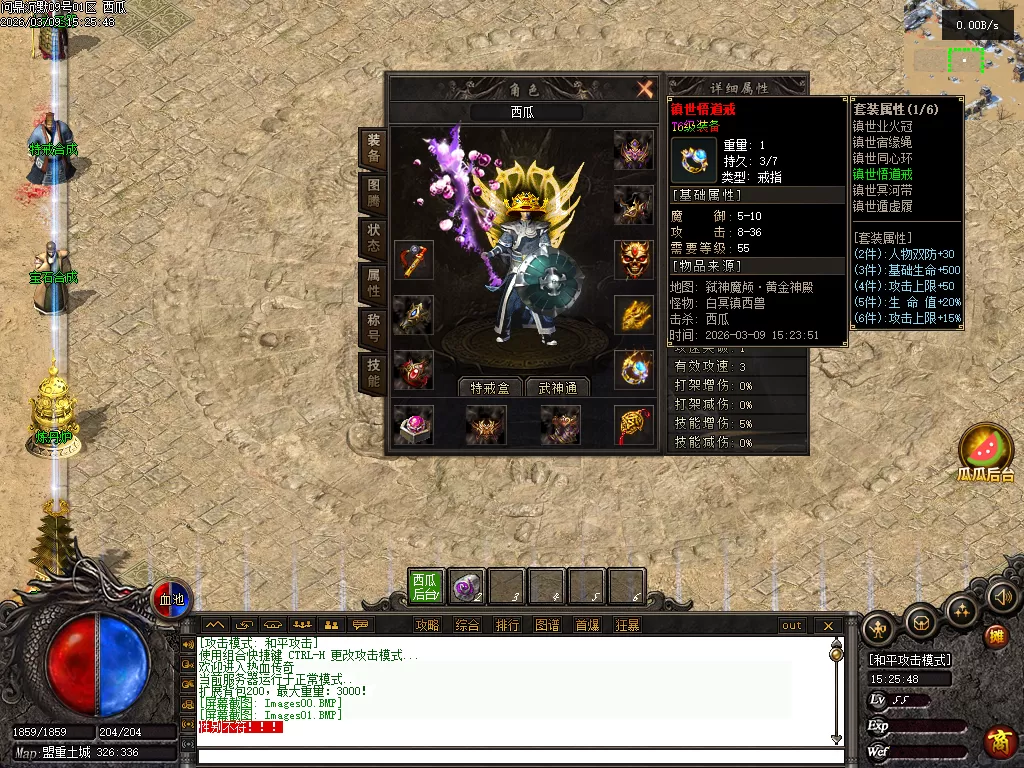Screen dimensions: 1024x768
Task: Use the purple stone in hotbar slot
Action: [x=466, y=586]
